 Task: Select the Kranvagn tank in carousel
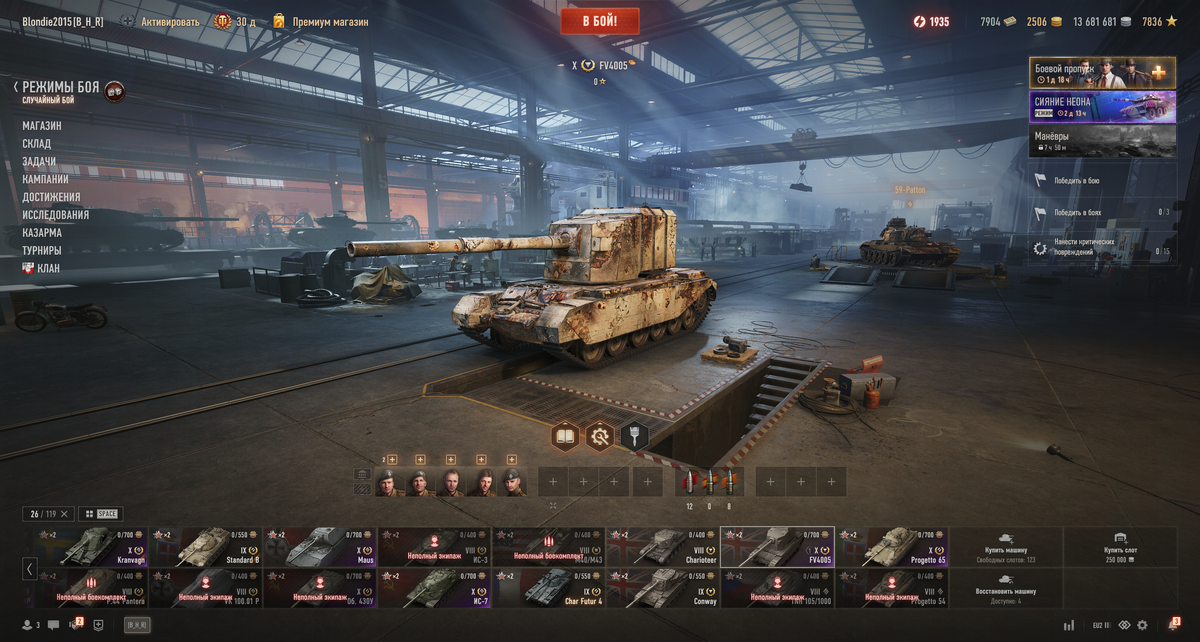point(90,546)
